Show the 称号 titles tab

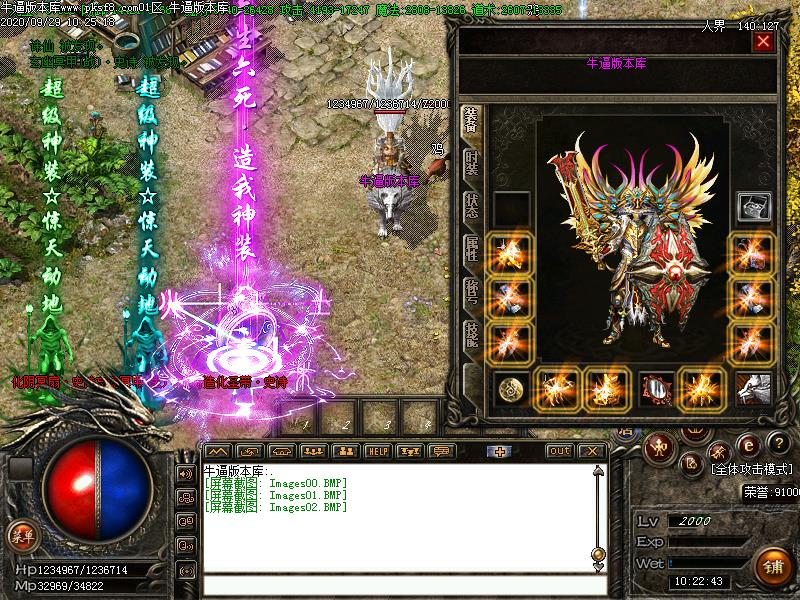click(x=471, y=290)
